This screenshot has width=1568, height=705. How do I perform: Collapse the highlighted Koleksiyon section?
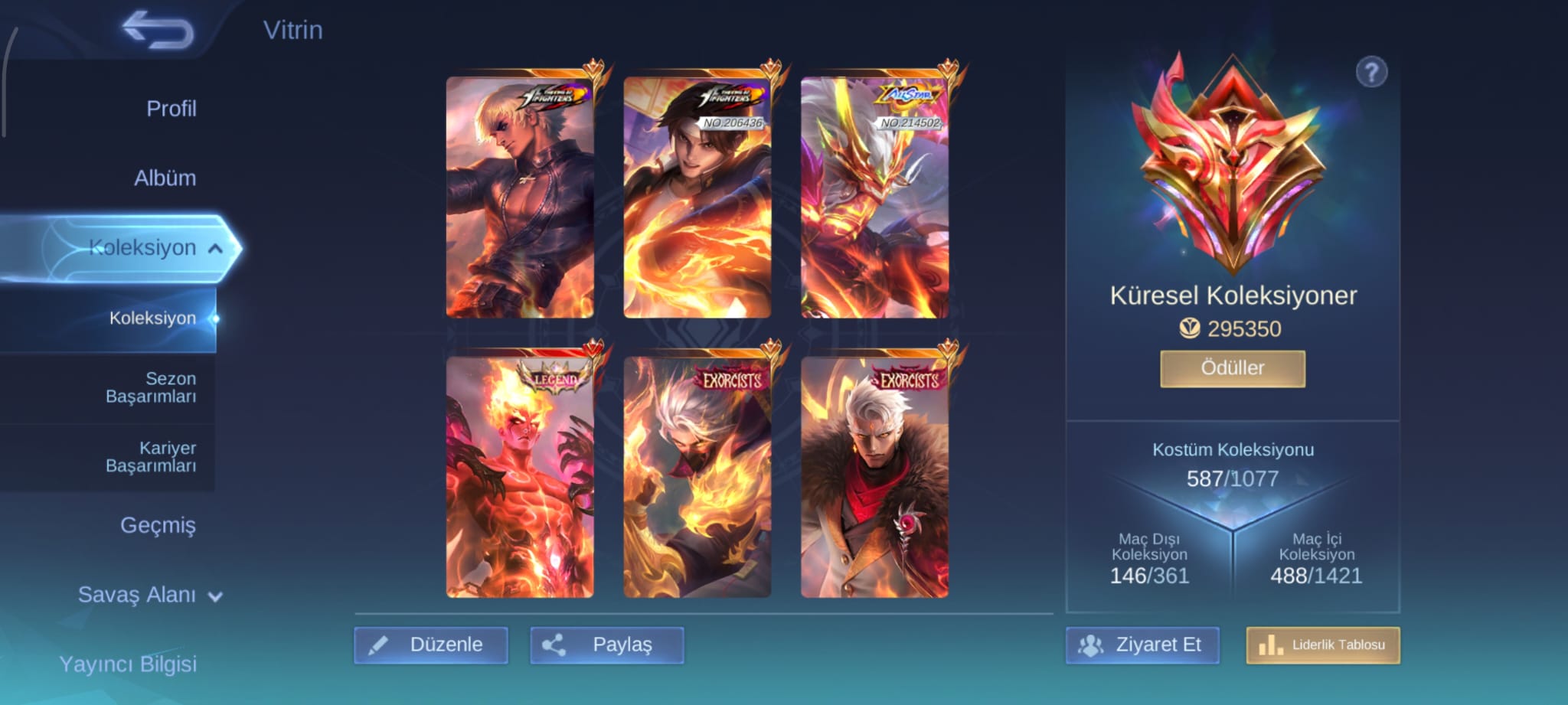153,248
